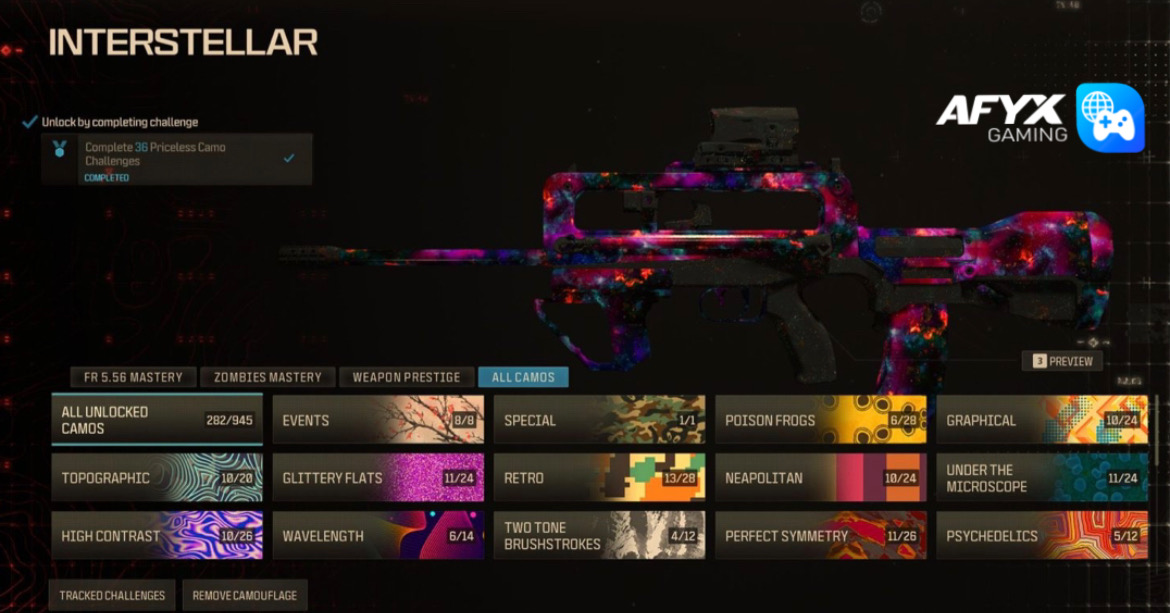The width and height of the screenshot is (1170, 613).
Task: Choose the Retro camo category
Action: coord(599,478)
